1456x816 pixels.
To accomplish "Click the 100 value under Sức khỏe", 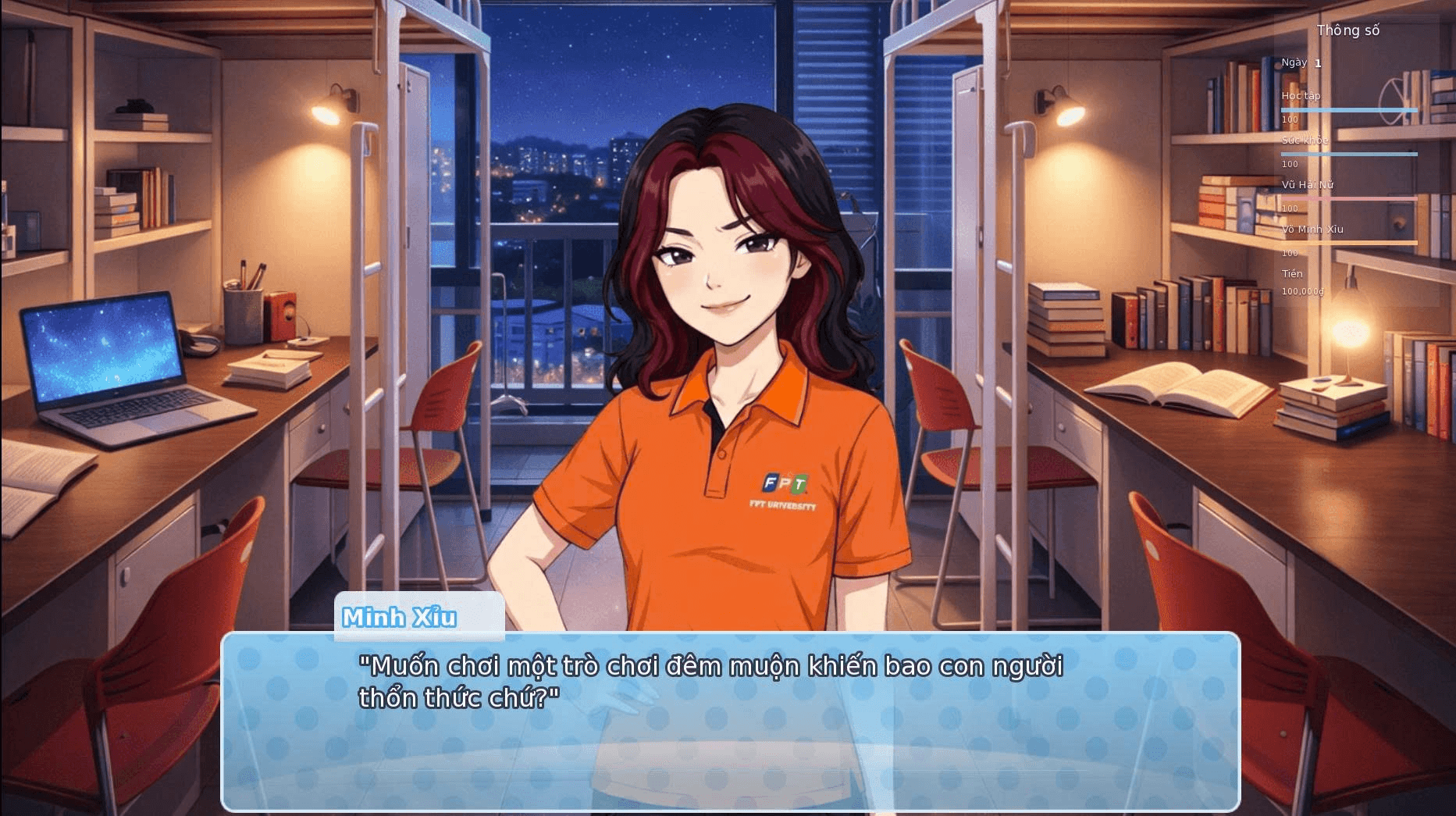I will [x=1289, y=165].
